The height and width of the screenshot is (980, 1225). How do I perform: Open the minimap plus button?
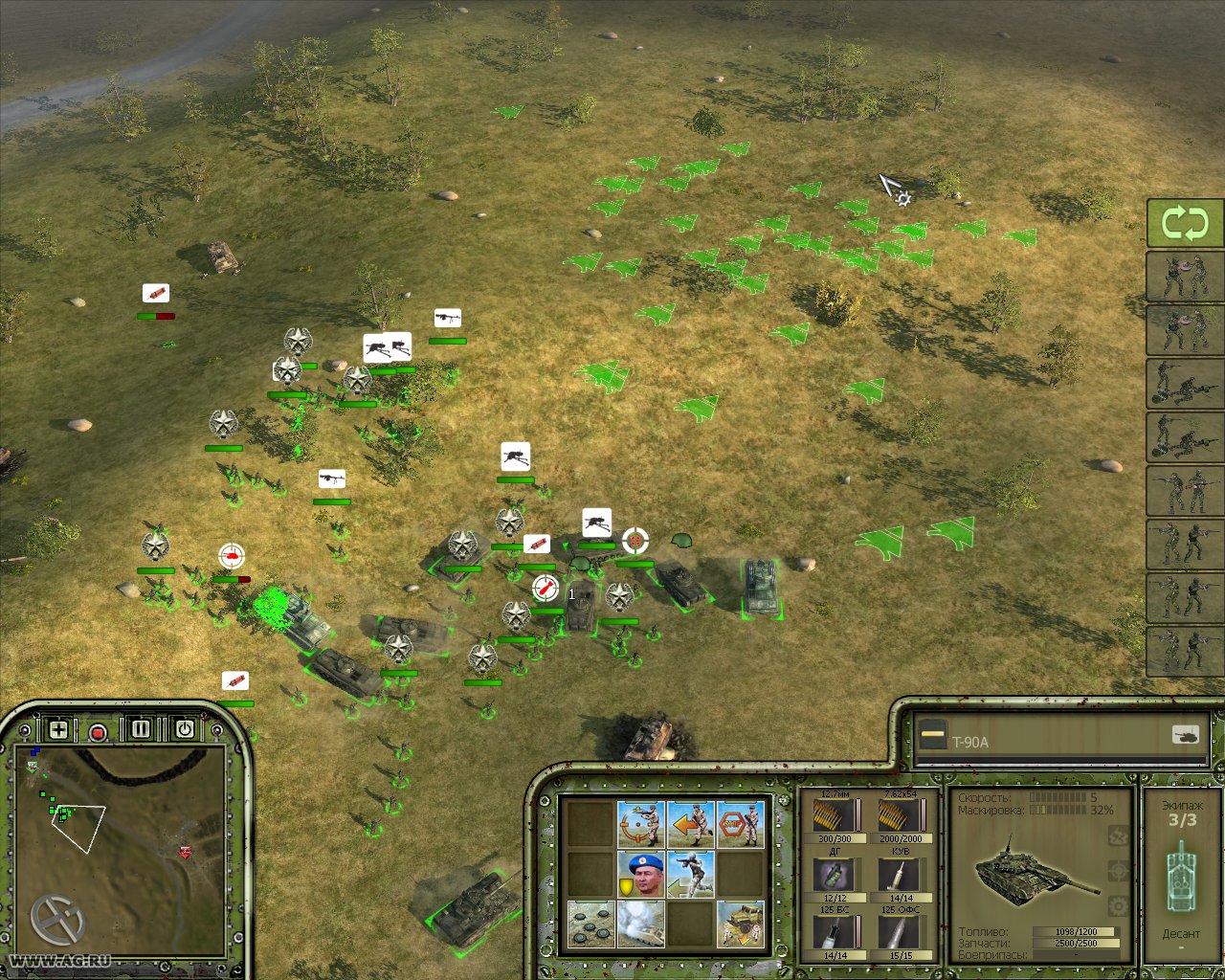click(x=58, y=730)
